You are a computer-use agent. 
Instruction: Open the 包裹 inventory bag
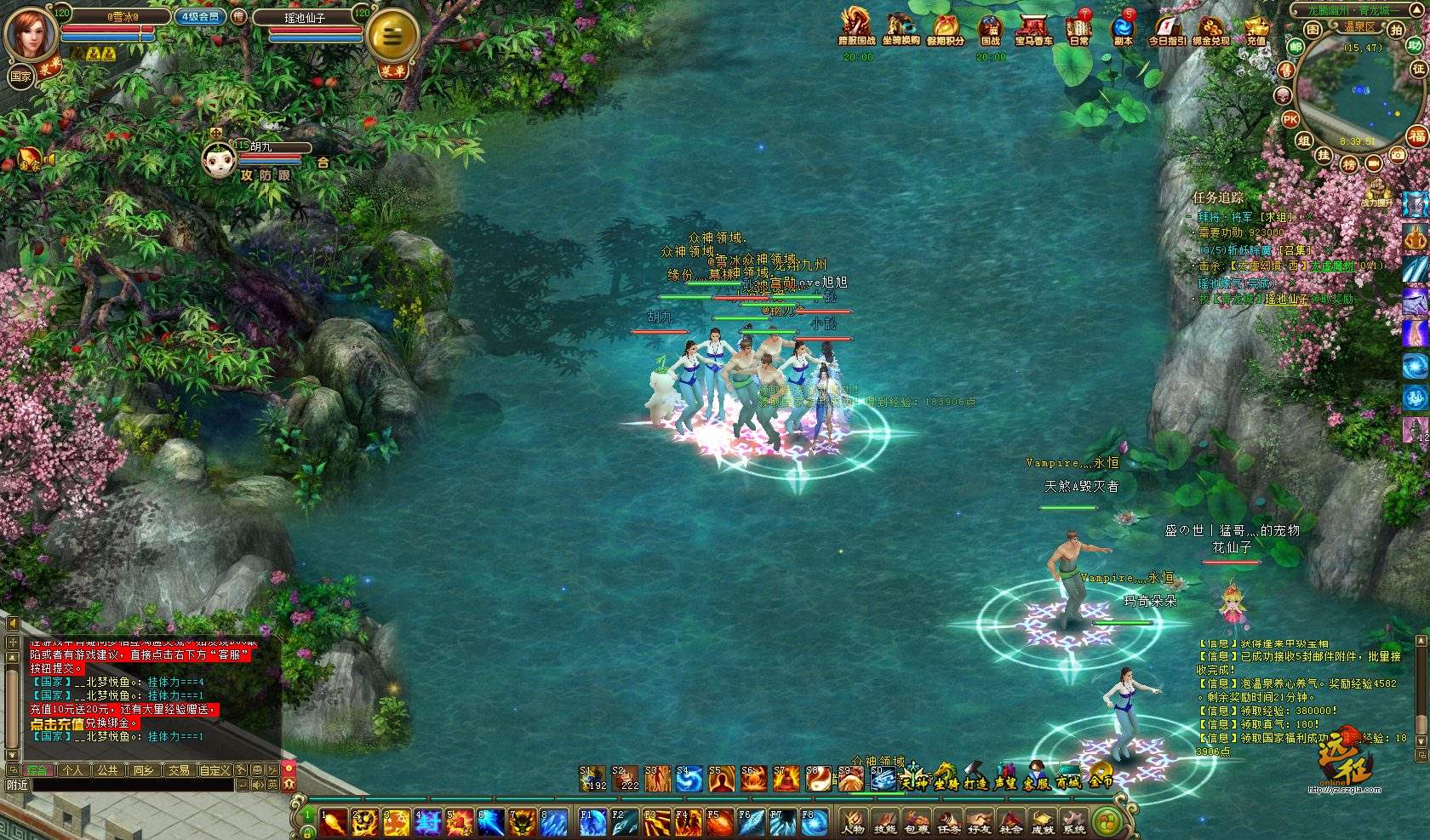(x=917, y=822)
